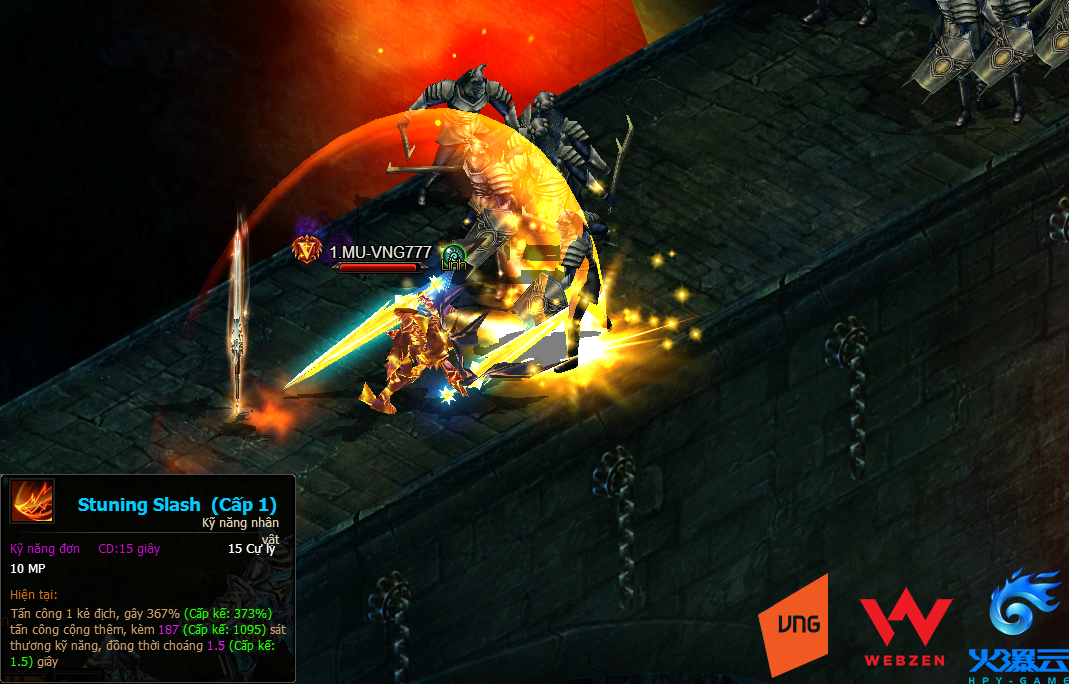Click the Stuning Slash skill icon

coord(32,501)
